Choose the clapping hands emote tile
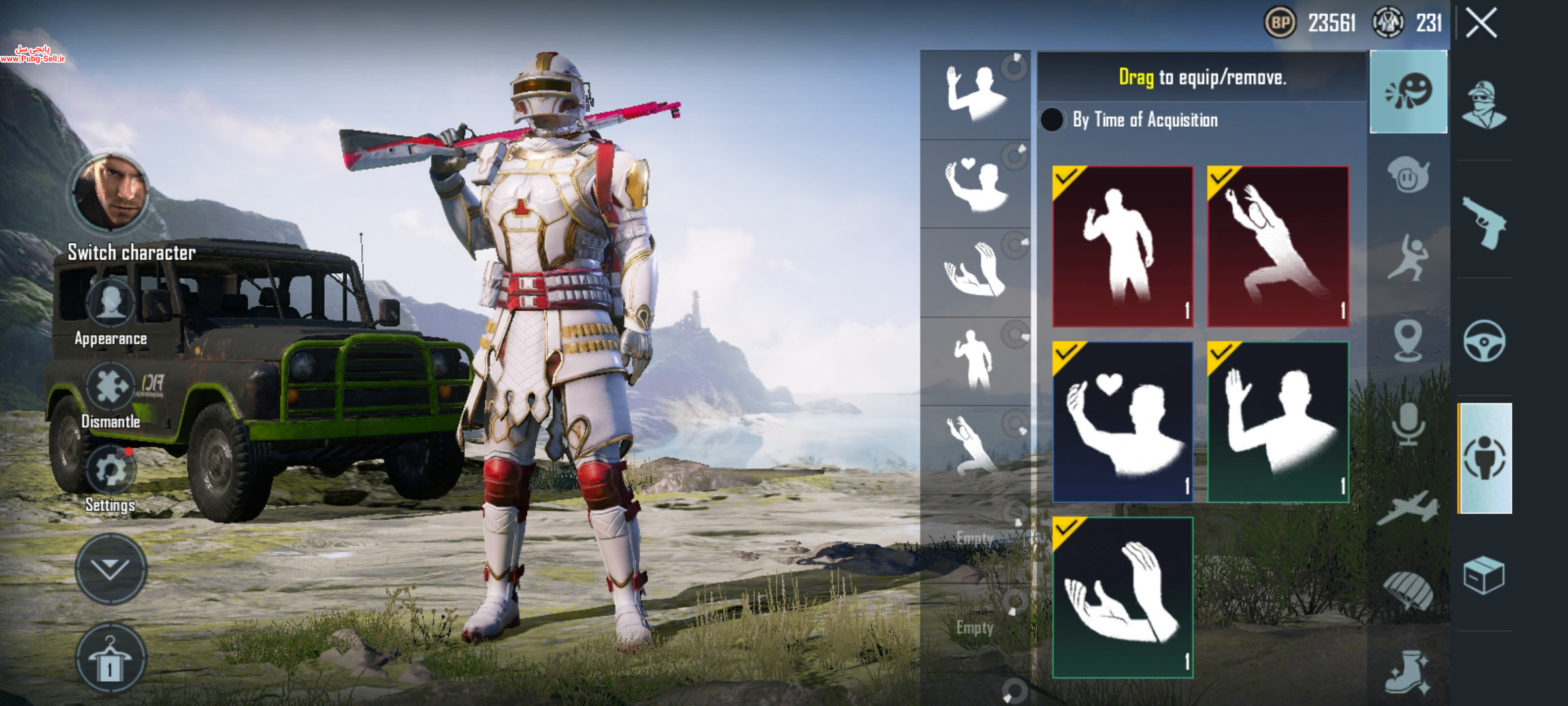The height and width of the screenshot is (706, 1568). [x=1122, y=597]
